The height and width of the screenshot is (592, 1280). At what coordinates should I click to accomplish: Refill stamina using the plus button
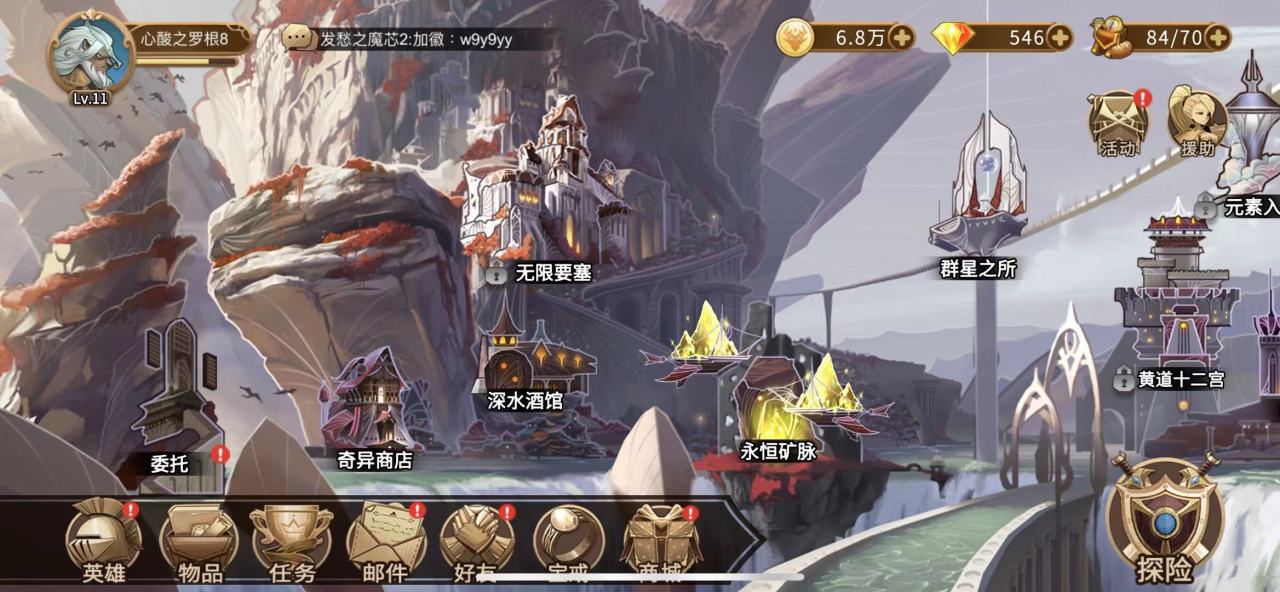coord(1217,38)
